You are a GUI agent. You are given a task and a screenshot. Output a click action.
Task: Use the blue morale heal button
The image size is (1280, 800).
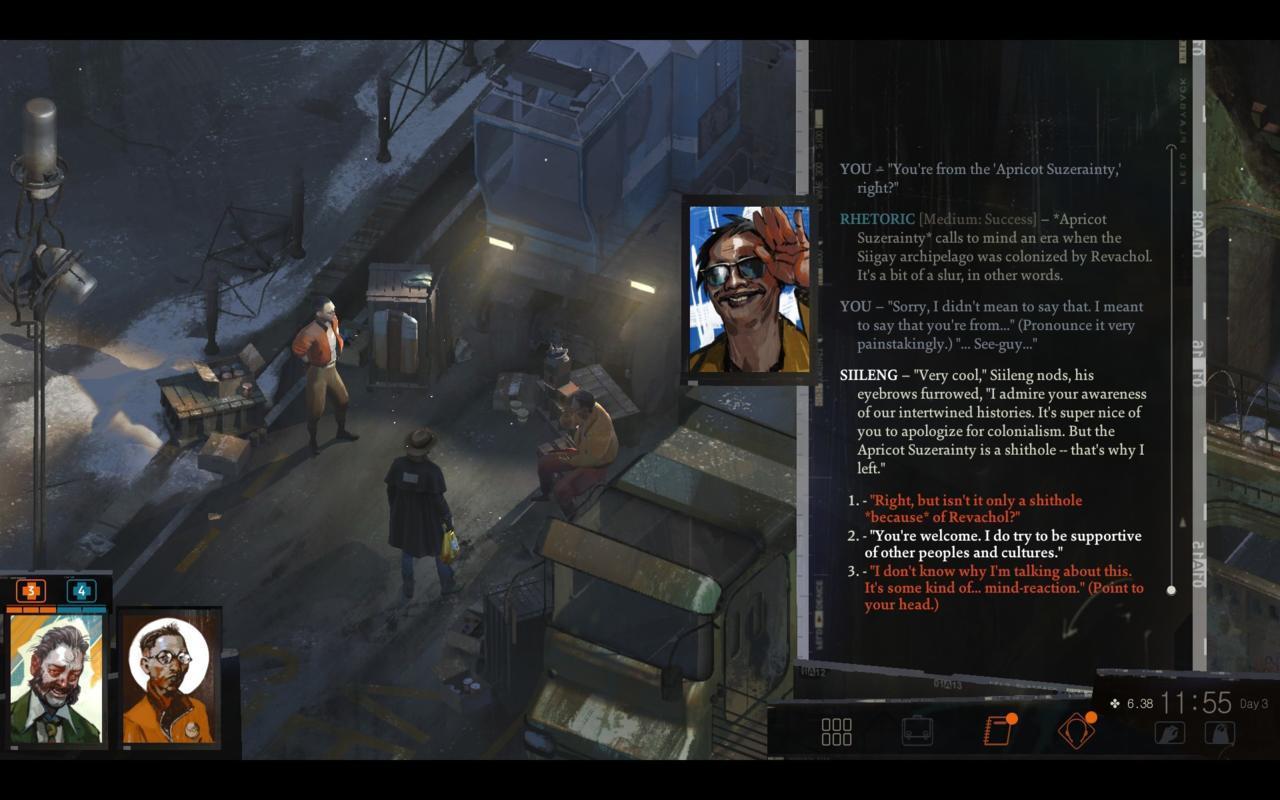tap(81, 591)
